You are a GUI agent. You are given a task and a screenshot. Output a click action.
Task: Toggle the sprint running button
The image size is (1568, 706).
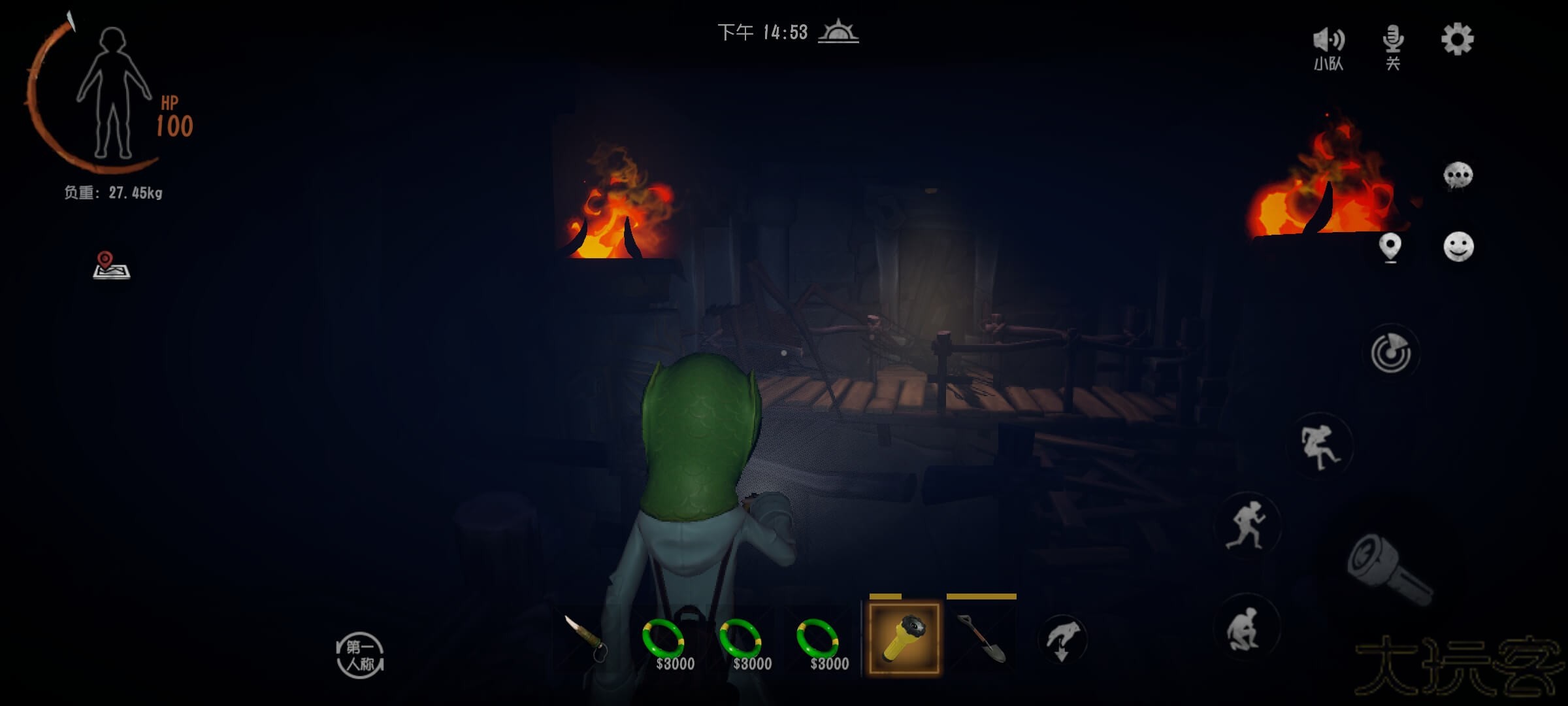1247,525
